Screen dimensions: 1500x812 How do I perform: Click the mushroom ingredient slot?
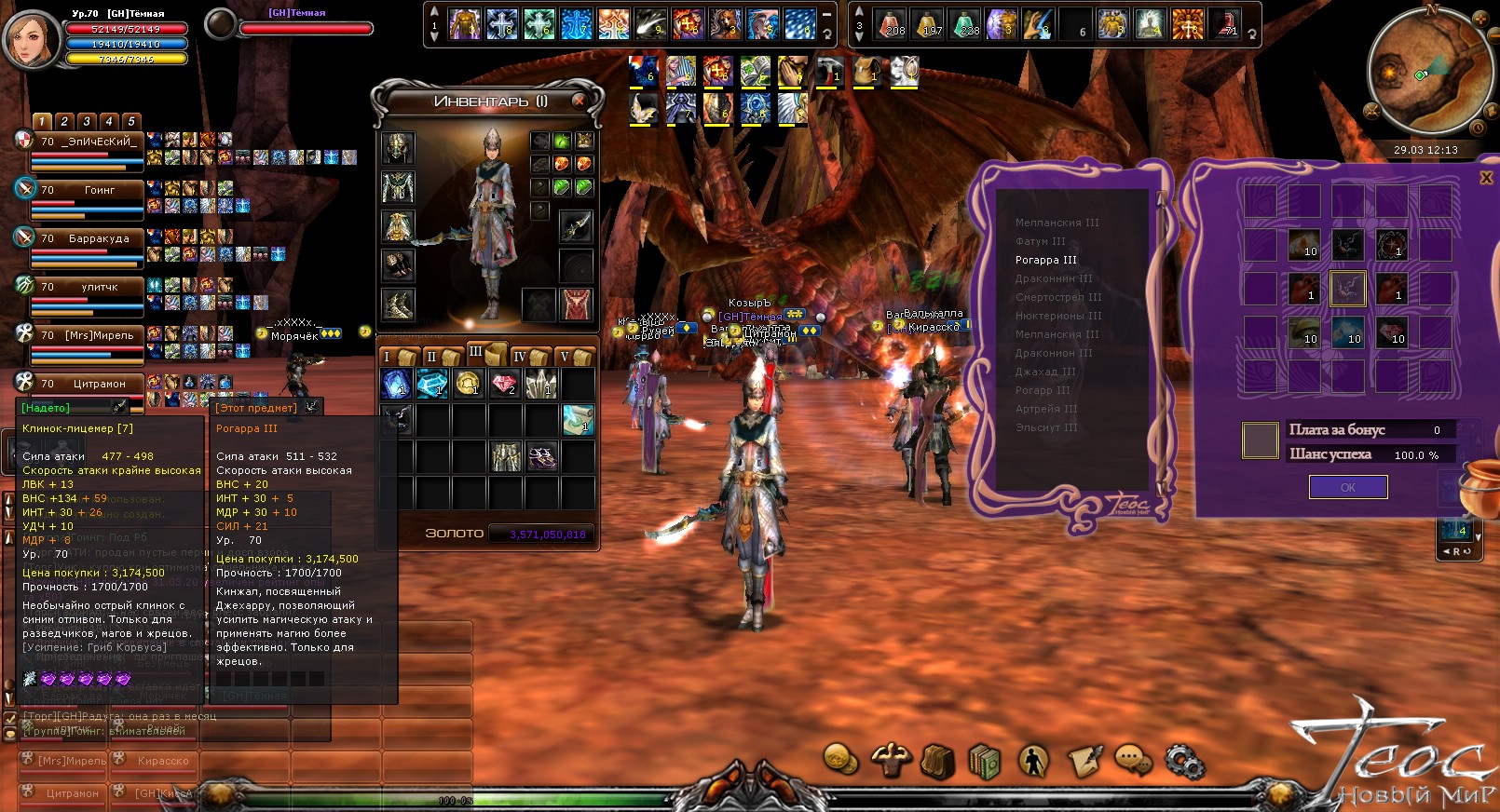click(x=1303, y=332)
